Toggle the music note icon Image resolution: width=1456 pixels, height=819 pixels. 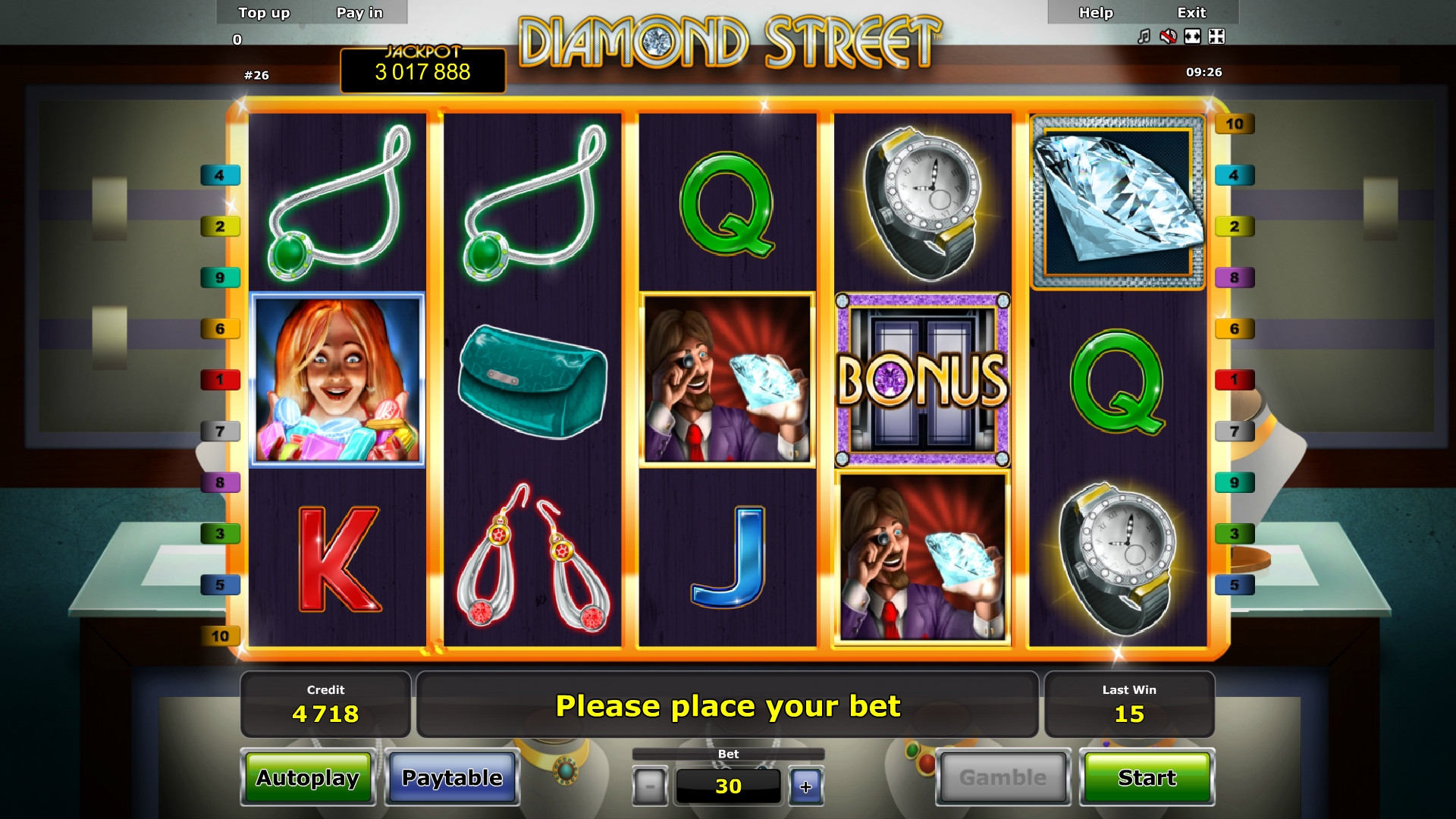coord(1144,36)
